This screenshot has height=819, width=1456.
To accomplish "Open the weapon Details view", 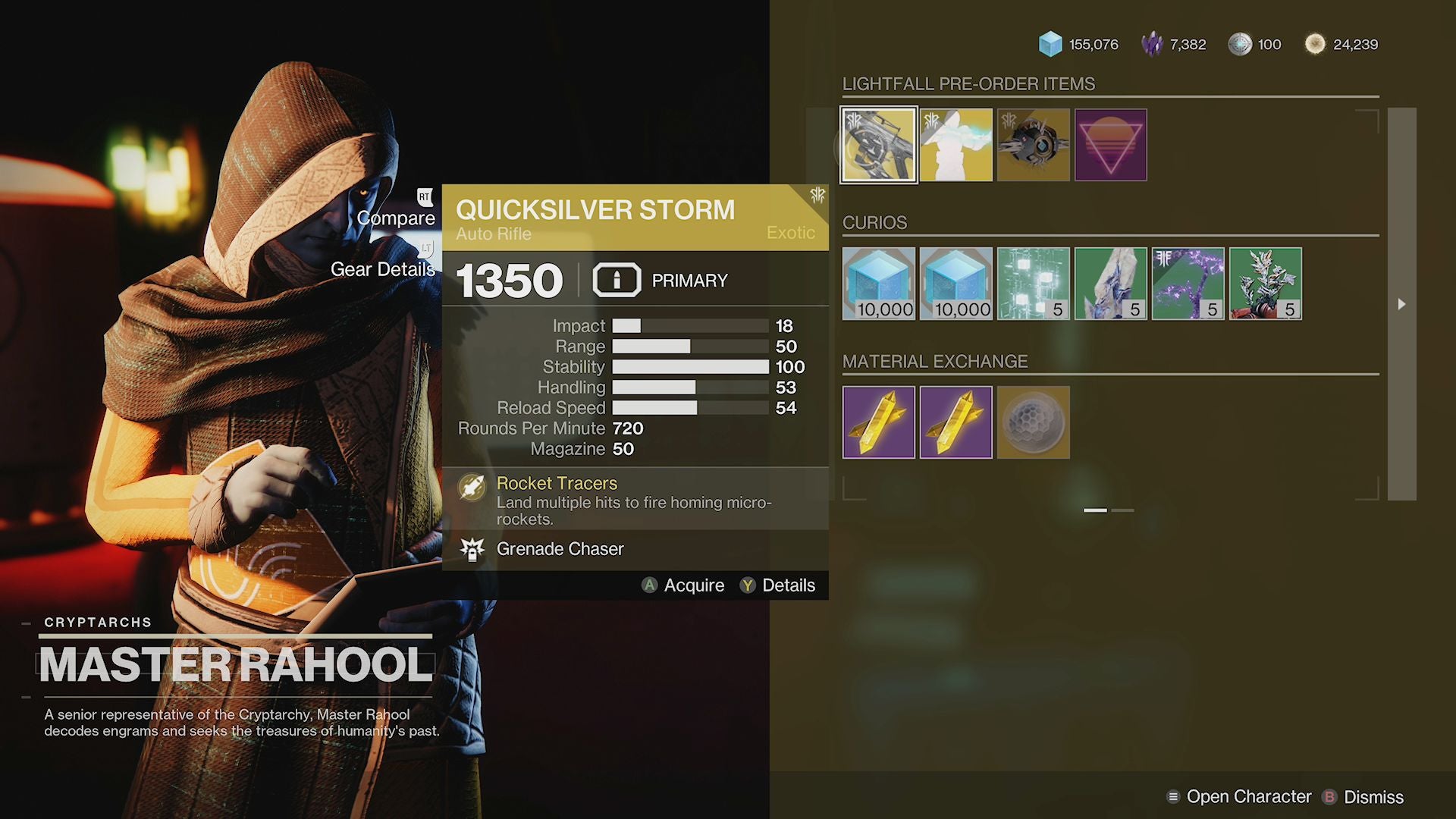I will tap(779, 585).
